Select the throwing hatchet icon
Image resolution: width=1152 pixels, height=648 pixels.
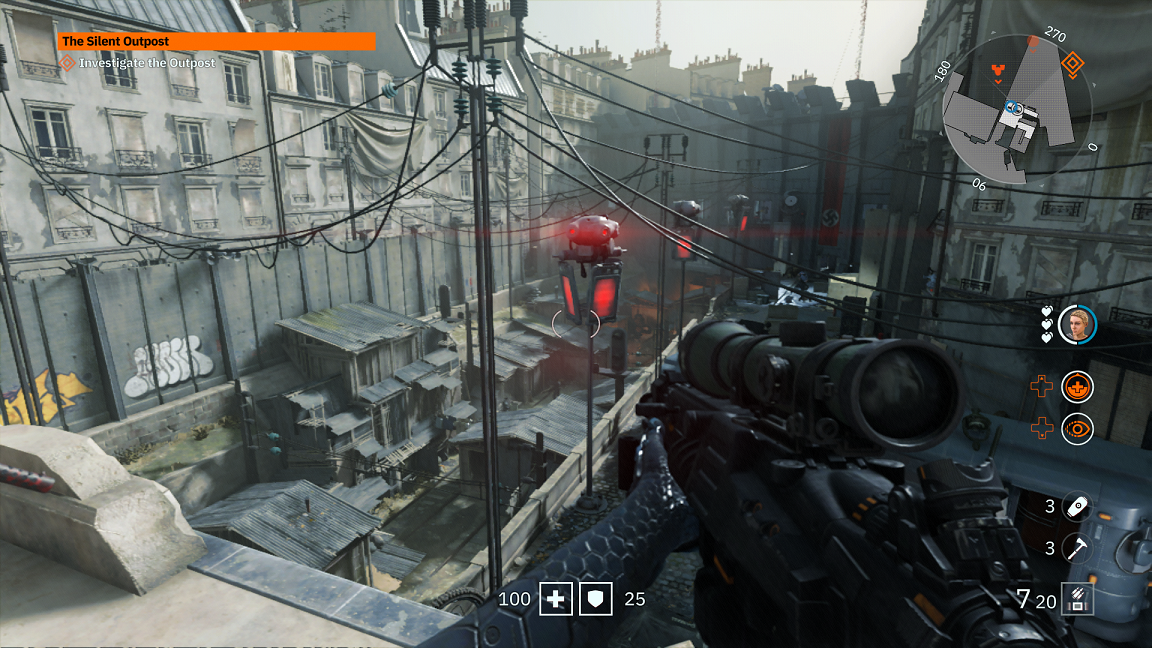pyautogui.click(x=1076, y=548)
